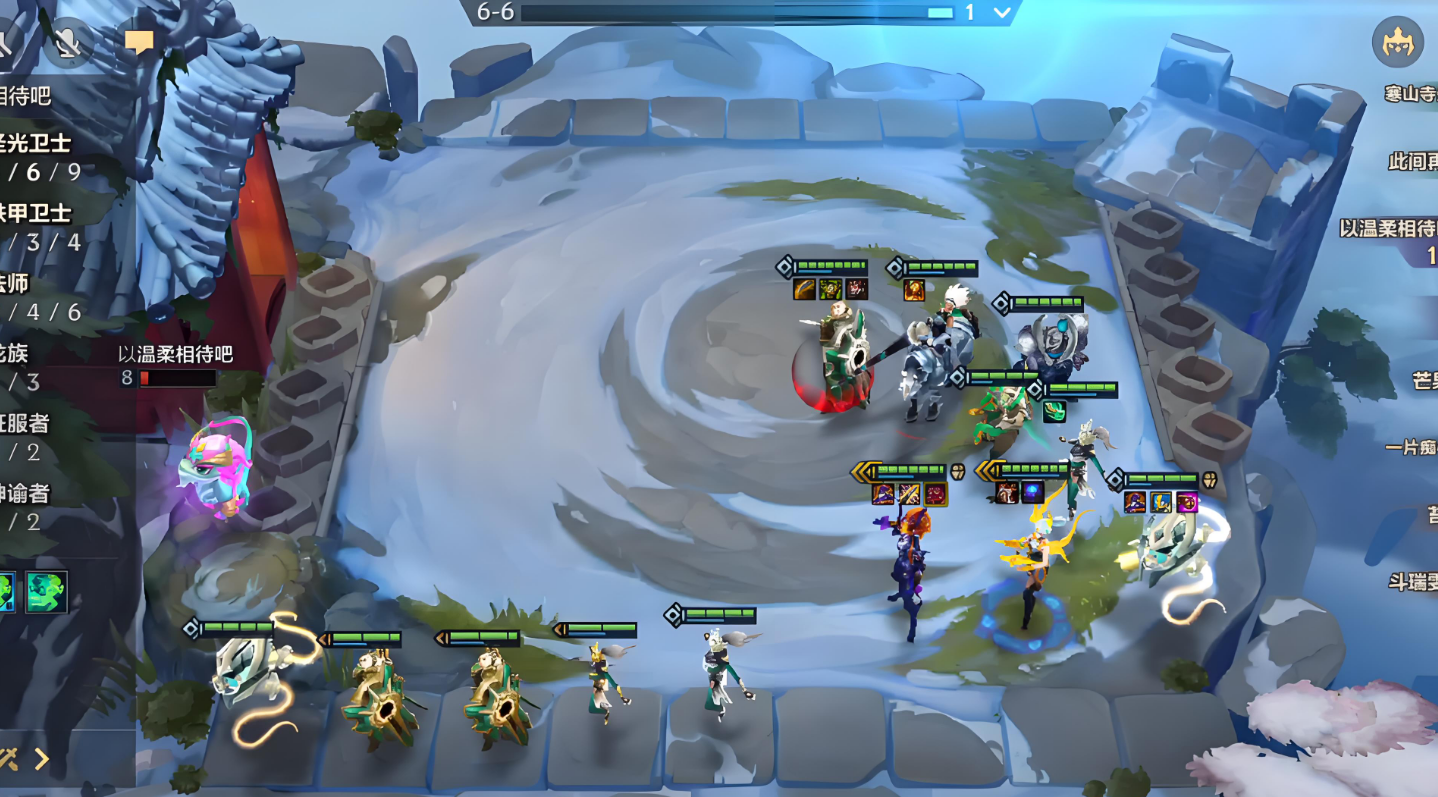This screenshot has width=1438, height=797.
Task: Open the crown icon at top right
Action: (x=1397, y=42)
